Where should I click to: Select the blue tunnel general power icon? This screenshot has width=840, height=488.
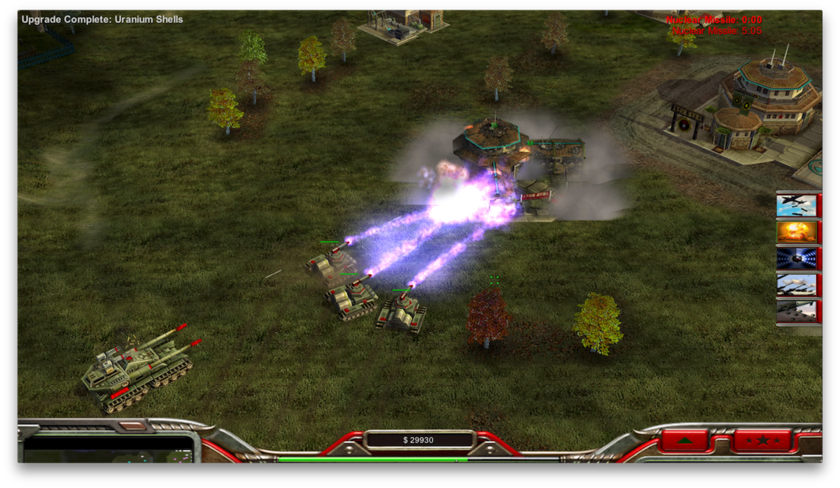pyautogui.click(x=798, y=257)
